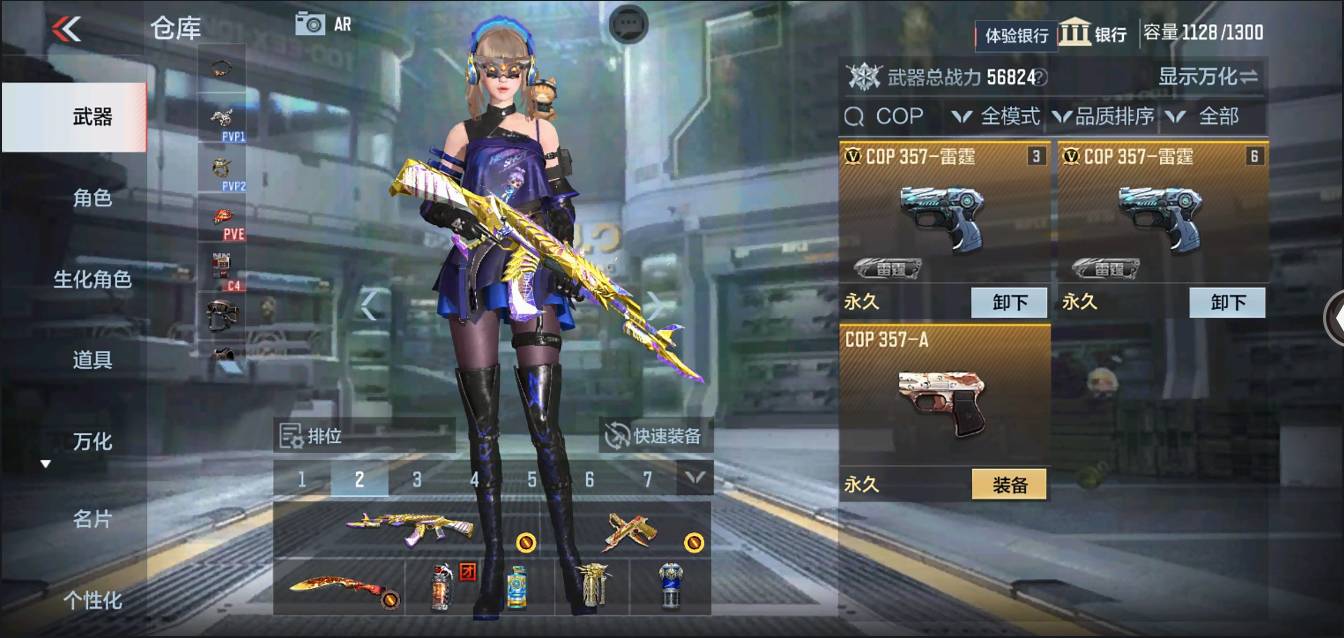Viewport: 1344px width, 638px height.
Task: Open the 品质排序 sort dropdown
Action: click(1102, 116)
